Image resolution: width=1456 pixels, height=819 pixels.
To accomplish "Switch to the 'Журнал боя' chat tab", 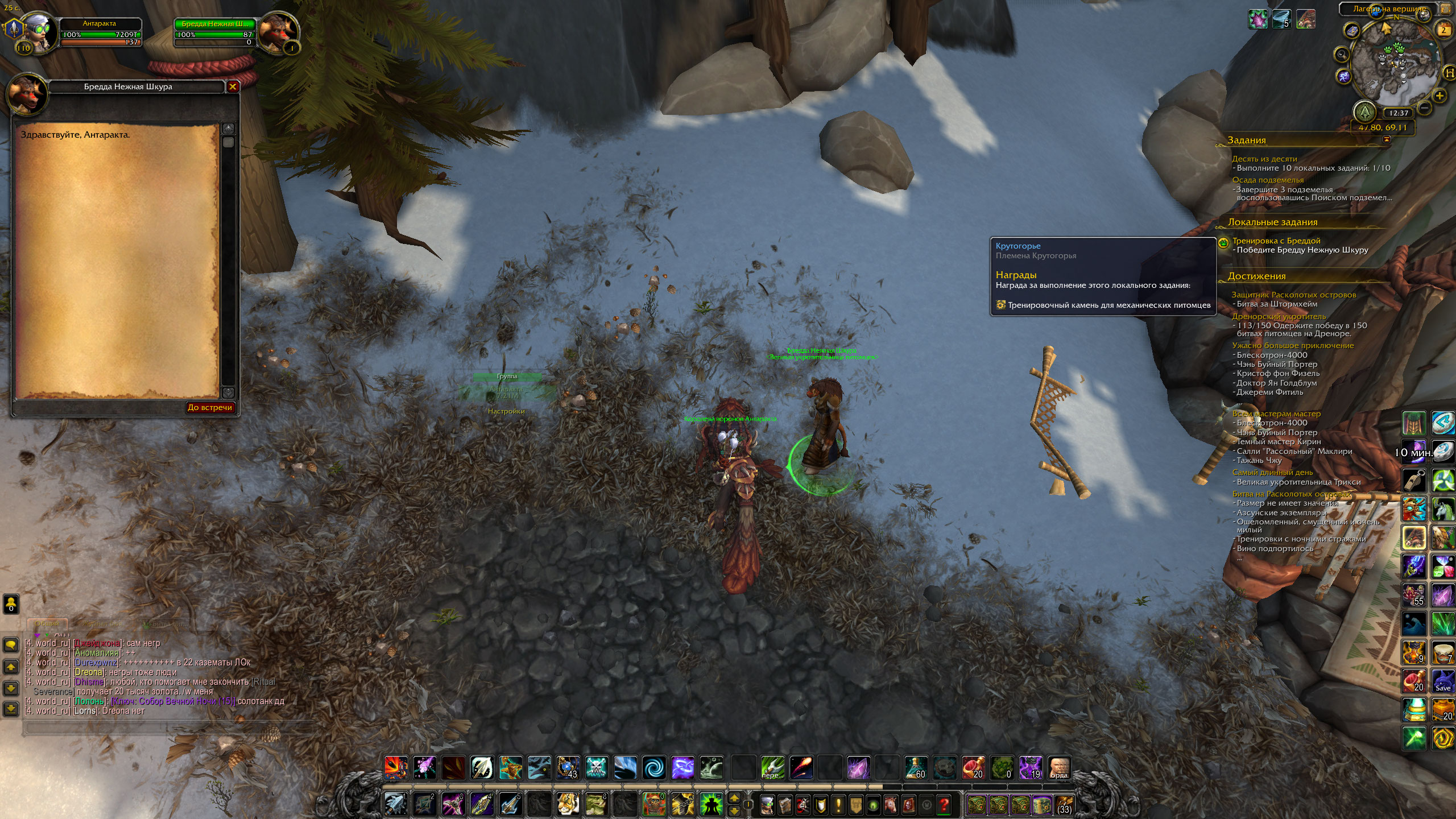I will click(102, 624).
